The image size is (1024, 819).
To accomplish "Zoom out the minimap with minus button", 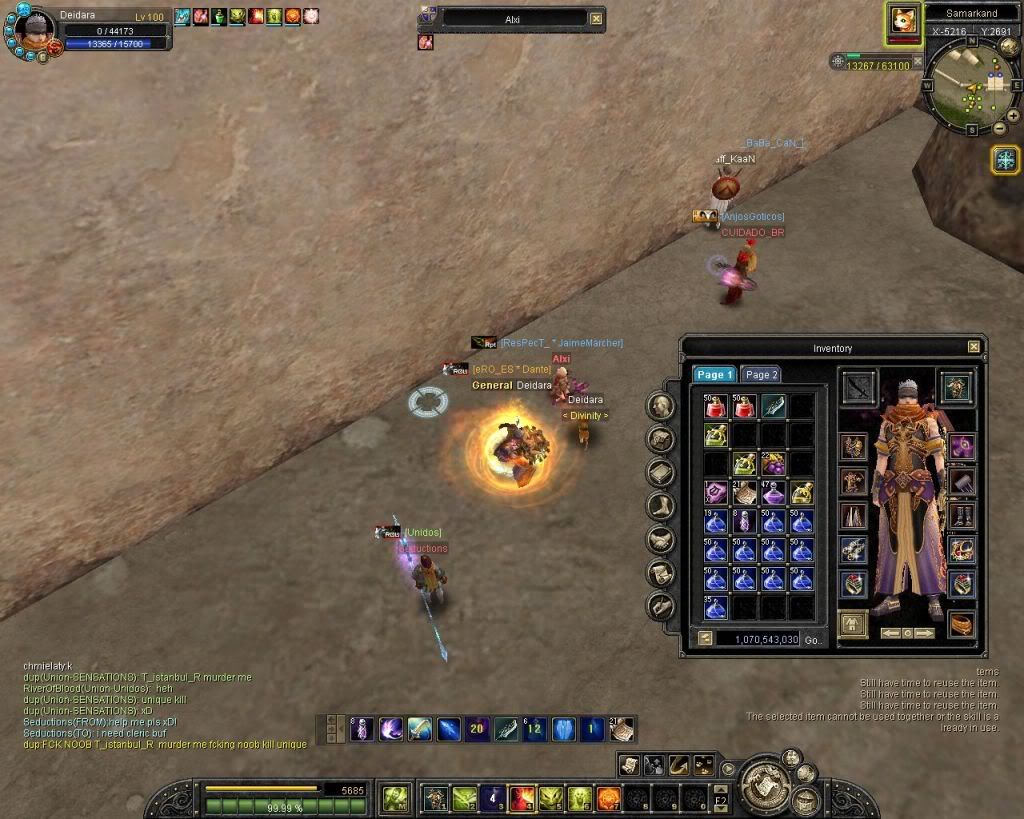I will point(1000,129).
